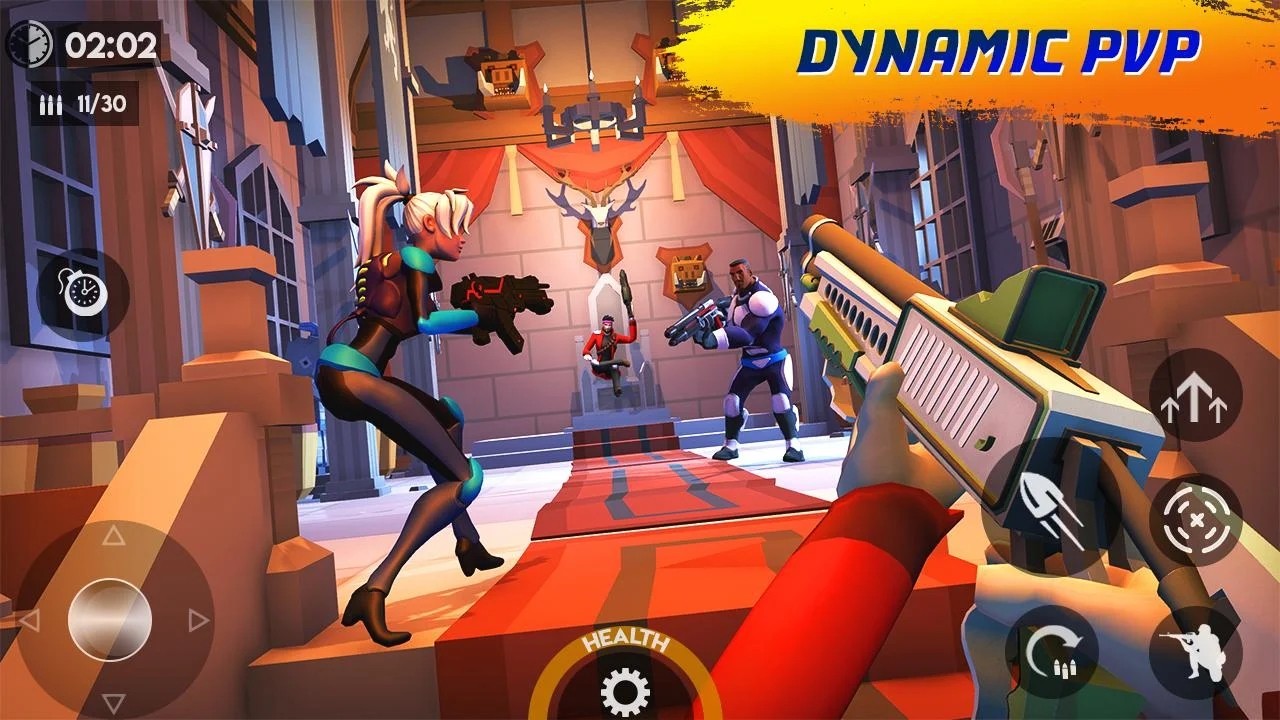Image resolution: width=1280 pixels, height=720 pixels.
Task: Tap the virtual movement joystick
Action: 112,617
